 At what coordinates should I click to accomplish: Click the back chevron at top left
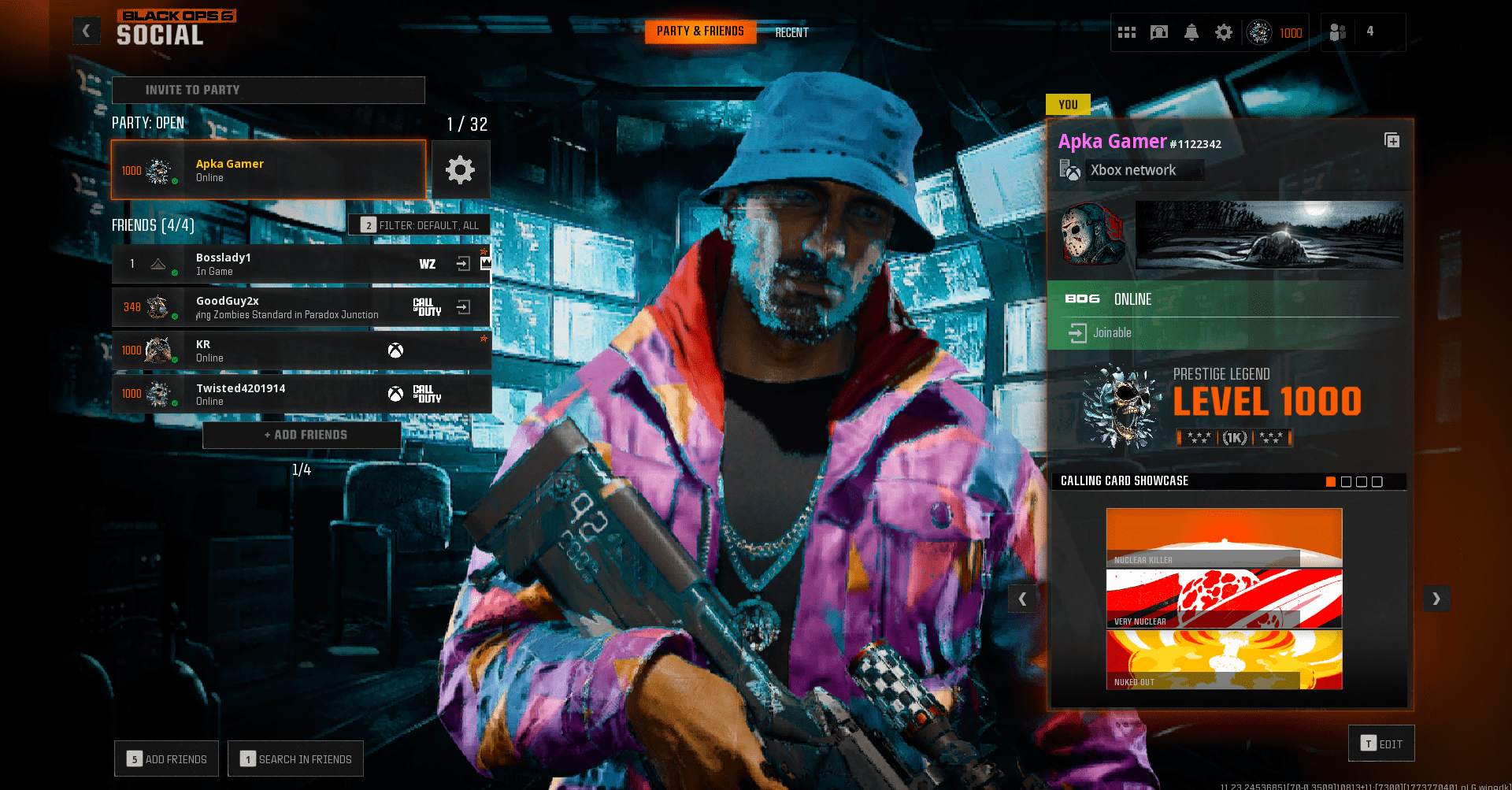[x=86, y=31]
